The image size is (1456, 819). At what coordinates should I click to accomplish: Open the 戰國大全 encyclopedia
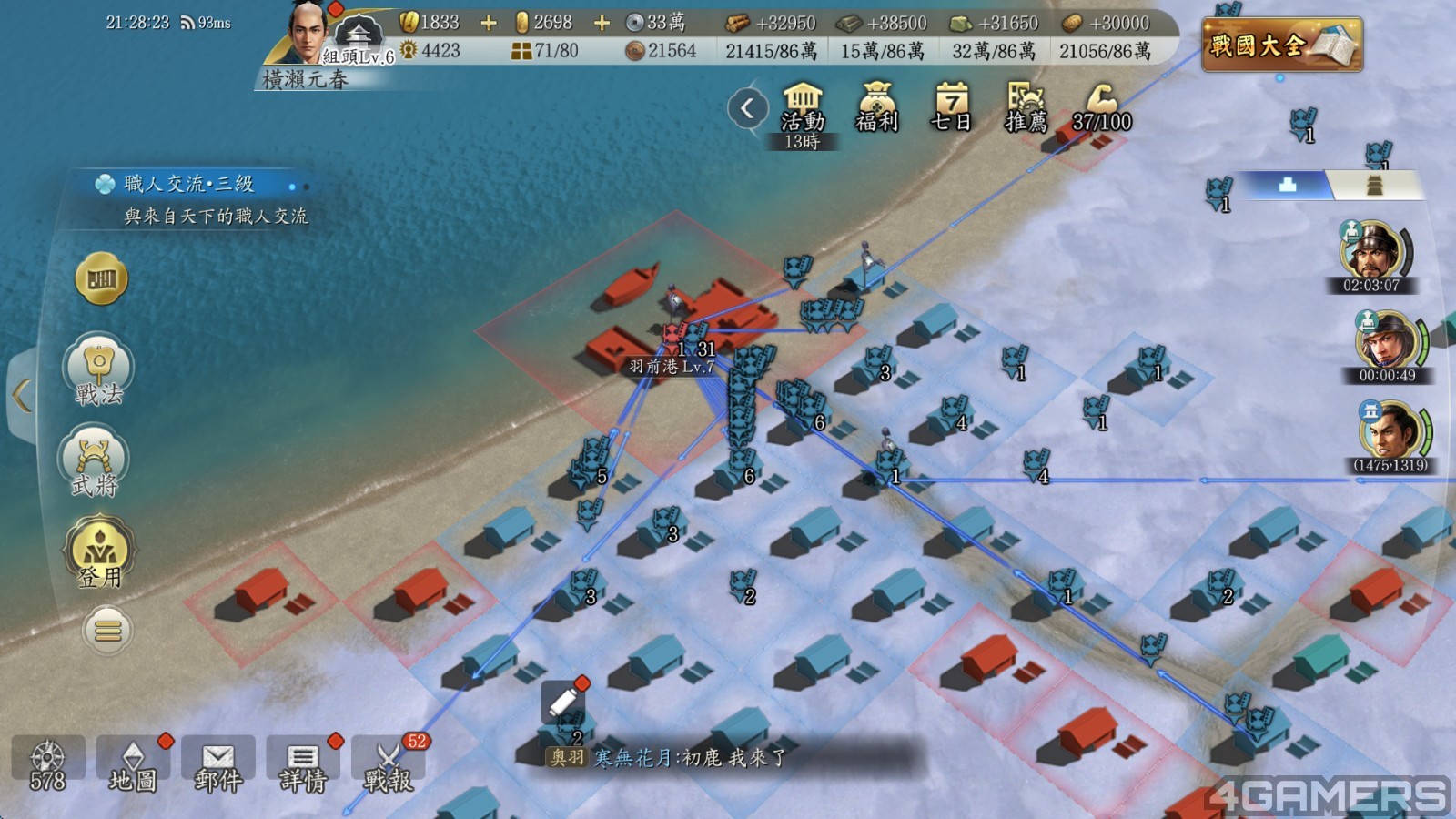coord(1281,44)
